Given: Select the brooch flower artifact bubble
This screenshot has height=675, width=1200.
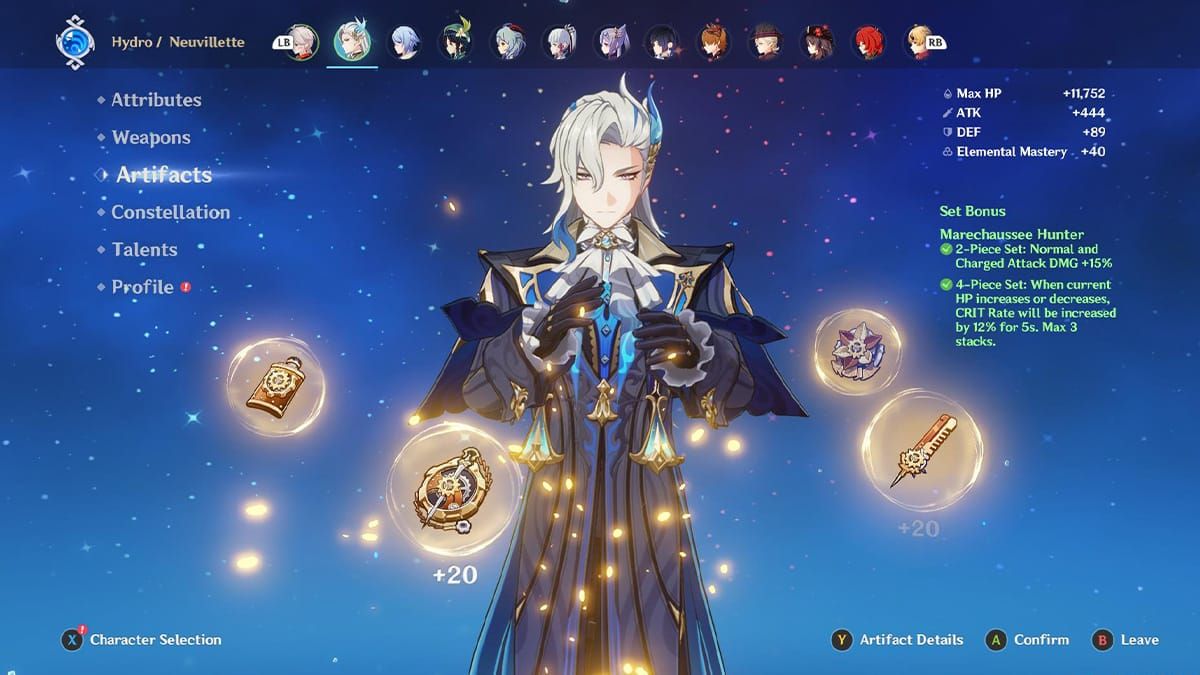Looking at the screenshot, I should click(857, 351).
